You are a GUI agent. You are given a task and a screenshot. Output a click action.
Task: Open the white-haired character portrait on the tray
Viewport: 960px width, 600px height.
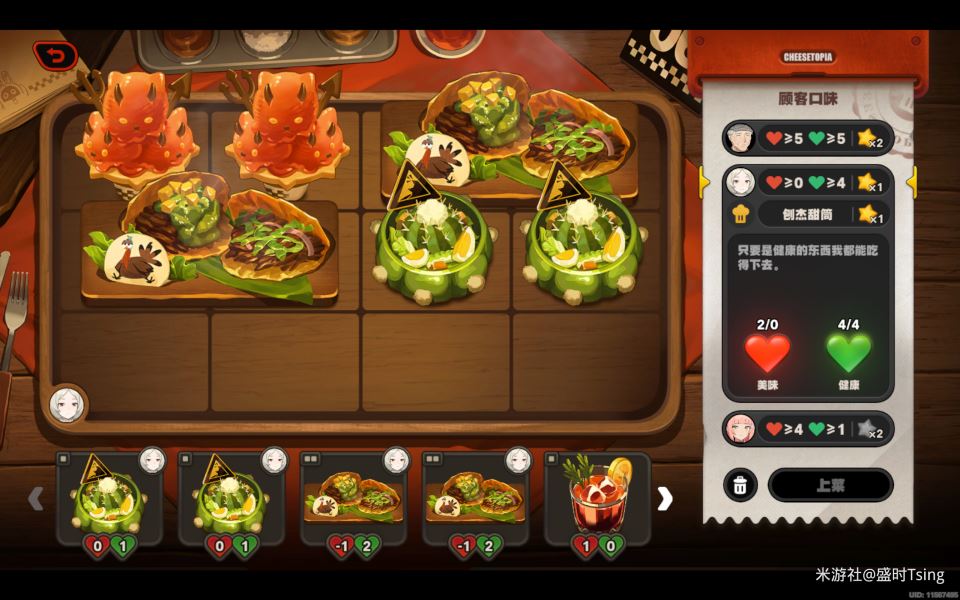67,404
